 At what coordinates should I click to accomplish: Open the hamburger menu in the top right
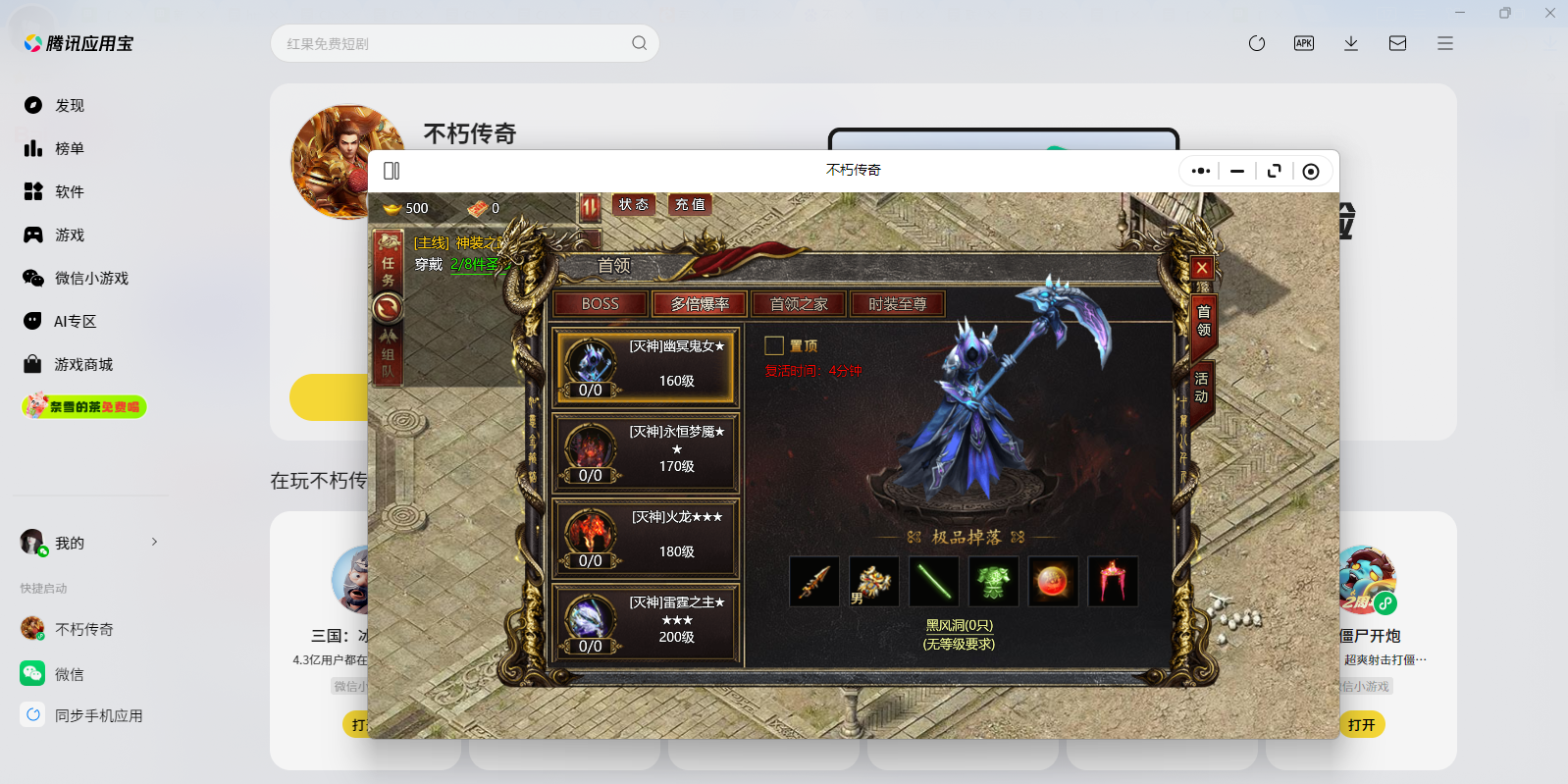coord(1444,43)
